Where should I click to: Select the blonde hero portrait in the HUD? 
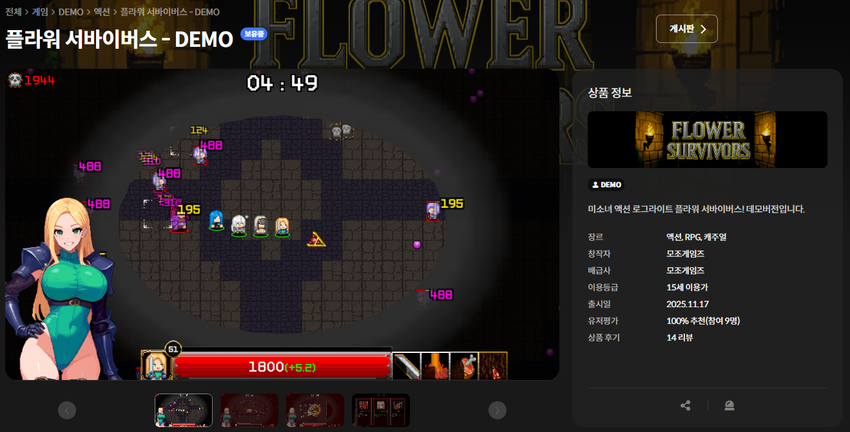point(155,365)
